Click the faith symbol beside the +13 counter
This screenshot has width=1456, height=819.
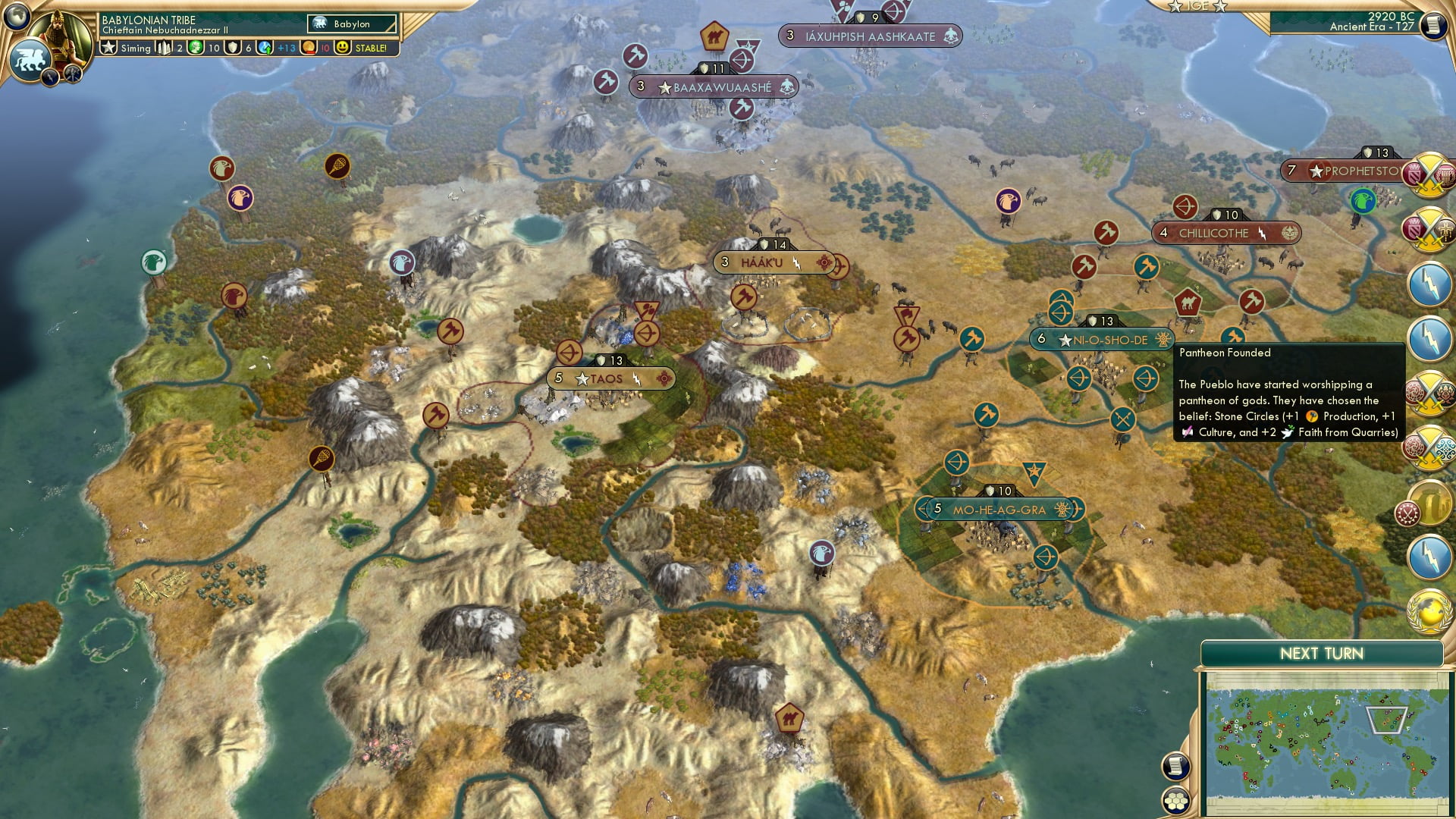264,48
